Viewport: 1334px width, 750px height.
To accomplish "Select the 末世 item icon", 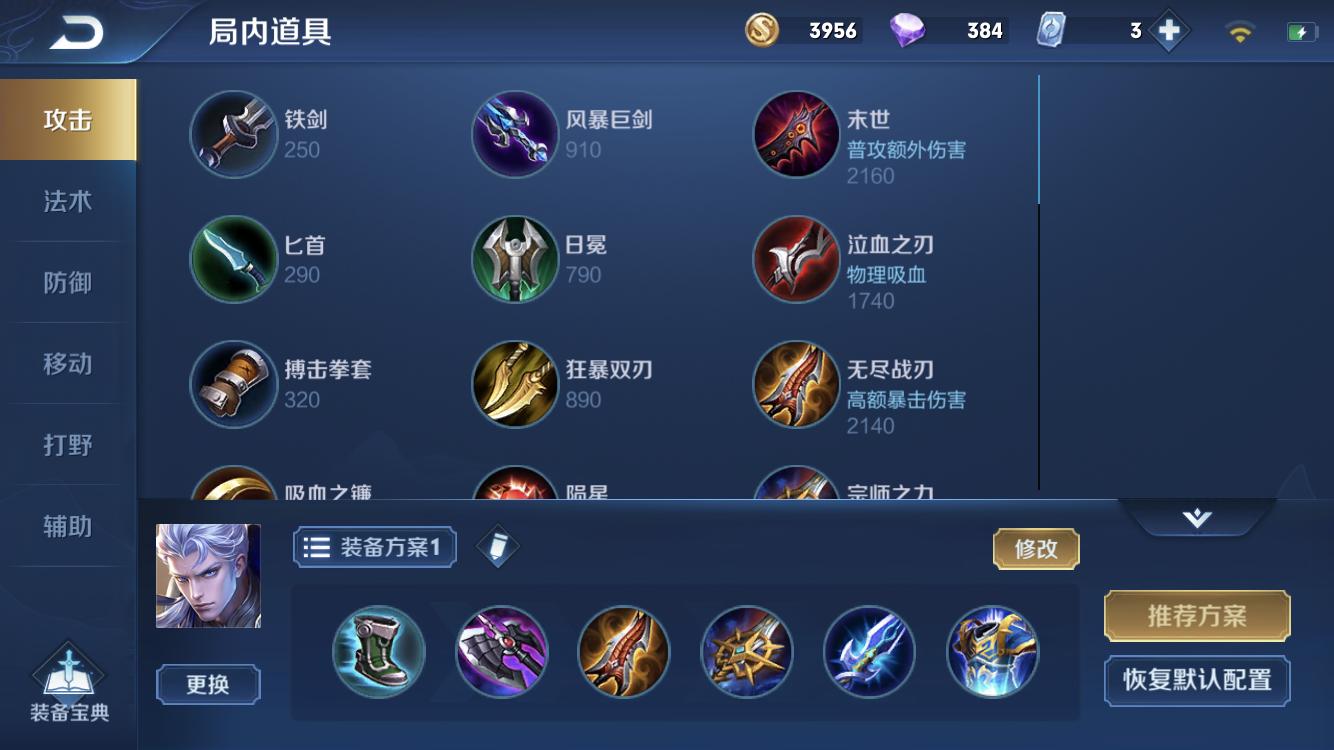I will click(796, 133).
